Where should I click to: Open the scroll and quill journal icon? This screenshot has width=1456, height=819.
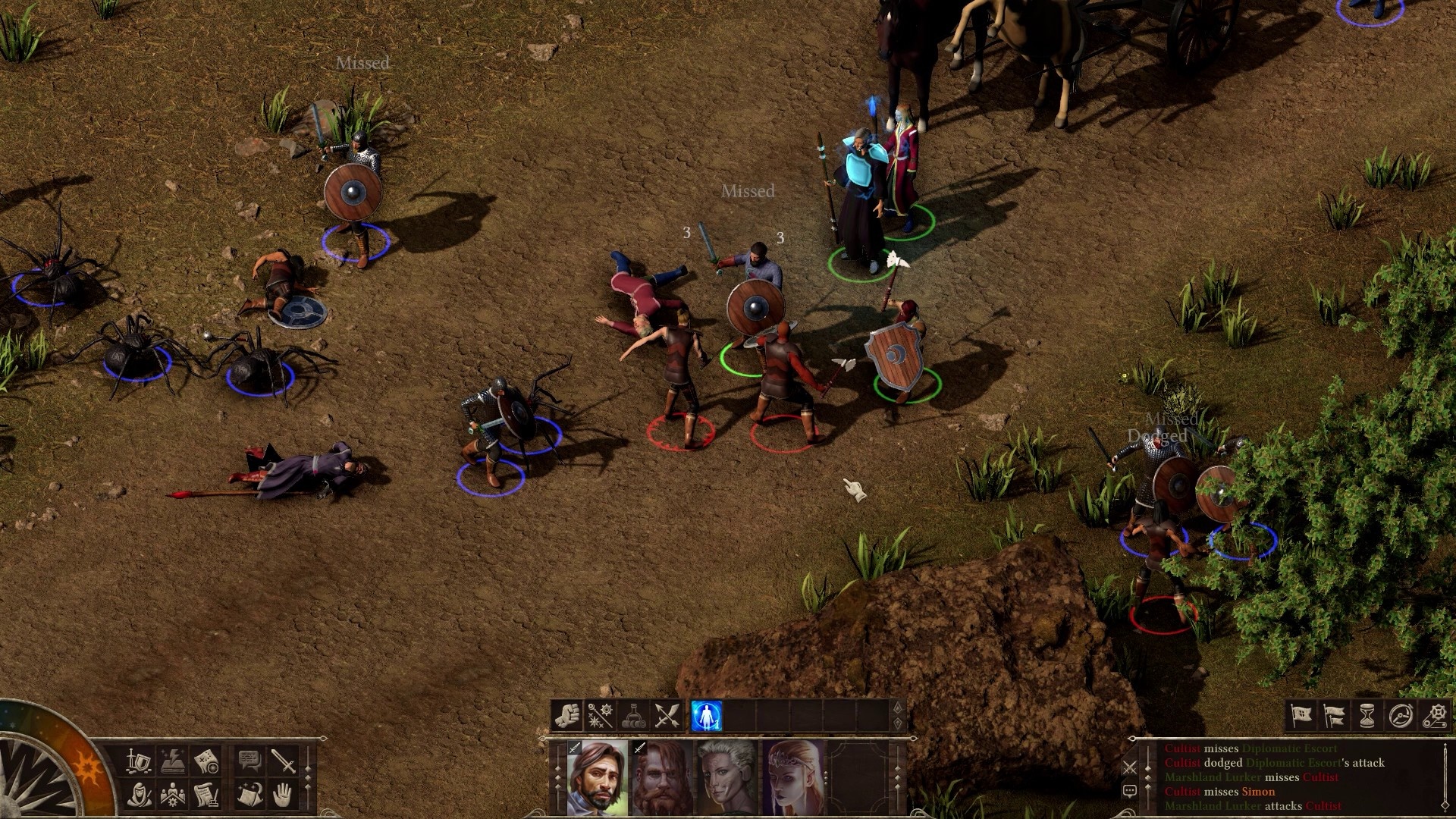coord(206,795)
